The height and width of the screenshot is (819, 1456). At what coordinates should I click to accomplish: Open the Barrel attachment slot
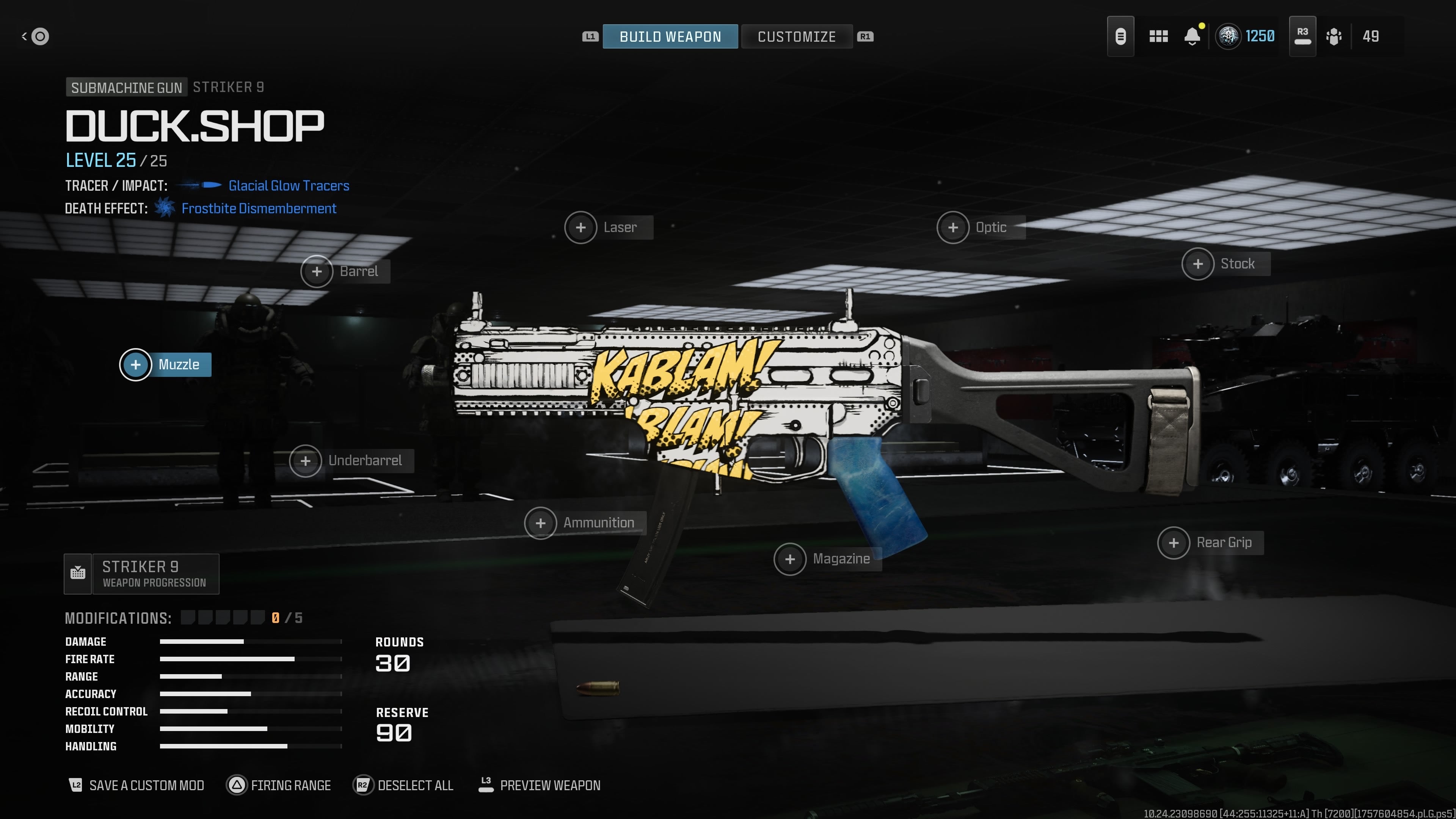tap(317, 271)
